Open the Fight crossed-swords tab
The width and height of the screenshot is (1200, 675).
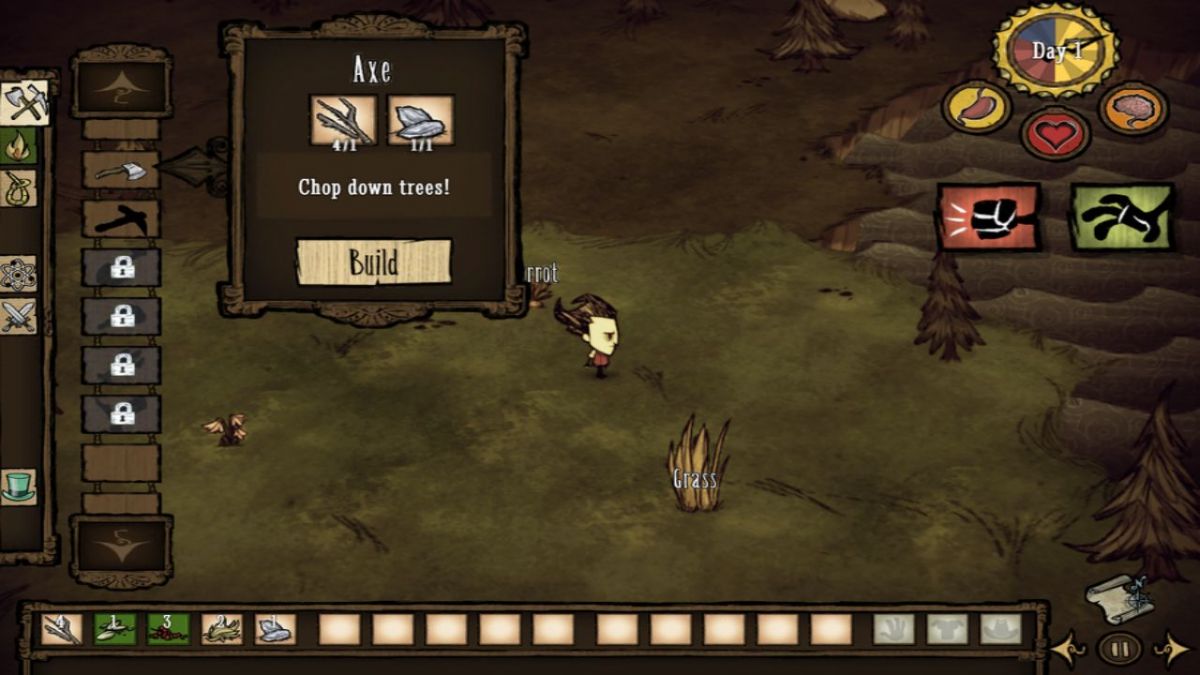pyautogui.click(x=19, y=316)
